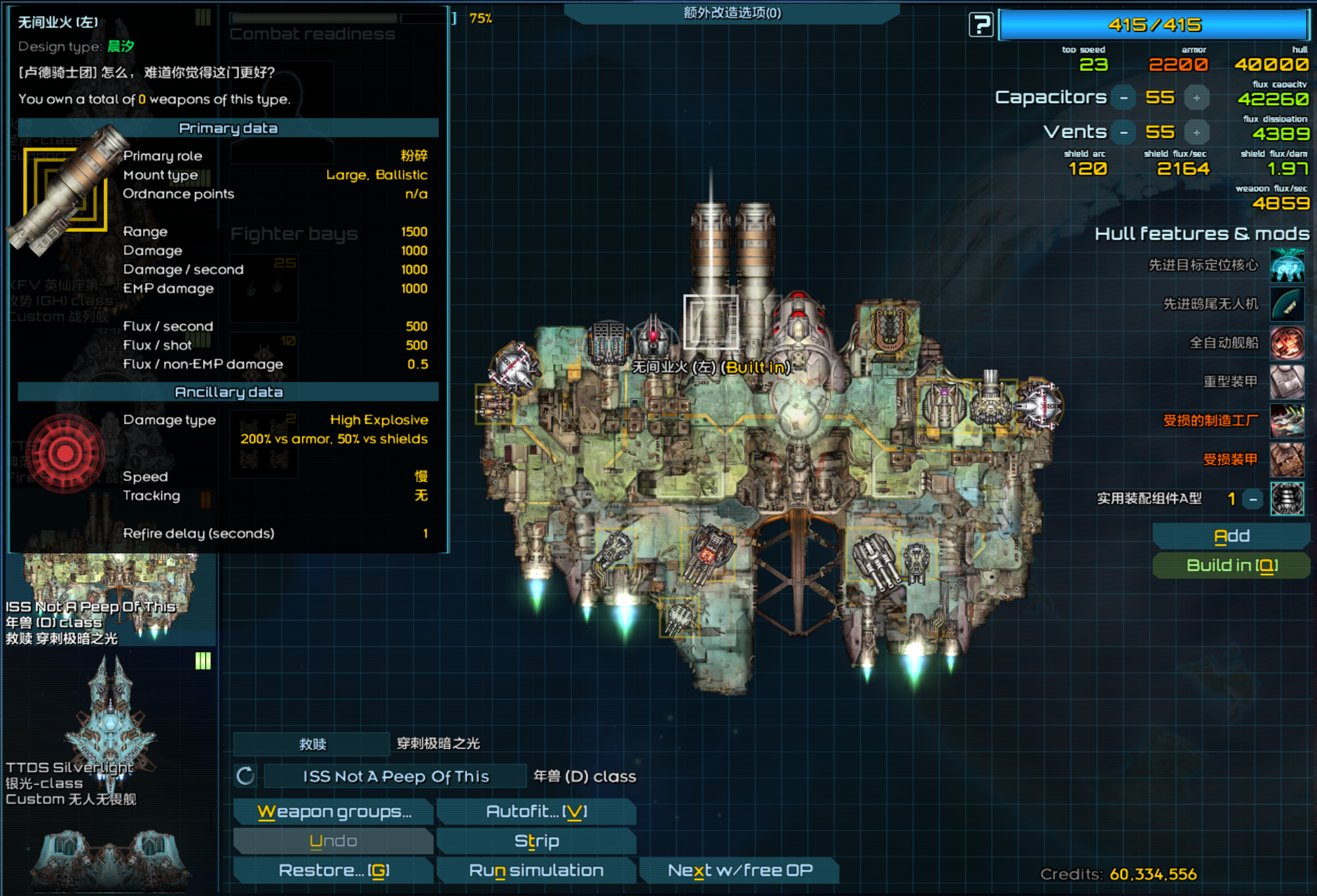Increase Capacitors with plus button
The height and width of the screenshot is (896, 1317).
tap(1196, 98)
